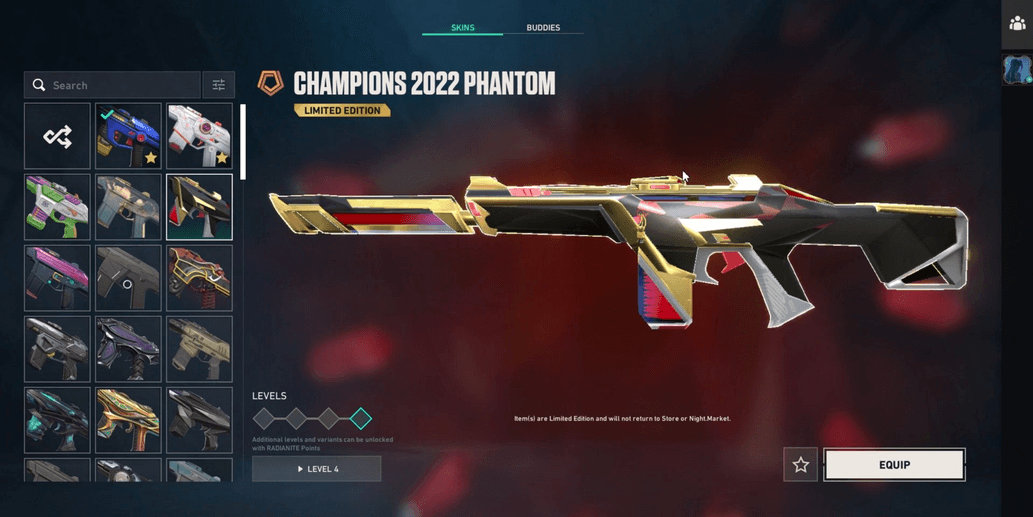This screenshot has height=517, width=1033.
Task: Choose the red dragon-styled Phantom skin
Action: click(199, 278)
